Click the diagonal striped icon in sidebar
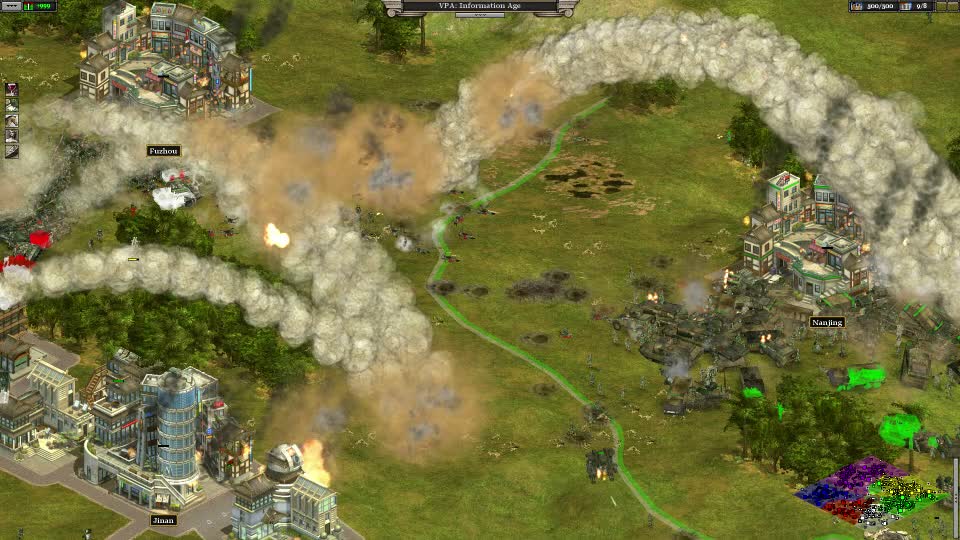The image size is (960, 540). pos(12,151)
